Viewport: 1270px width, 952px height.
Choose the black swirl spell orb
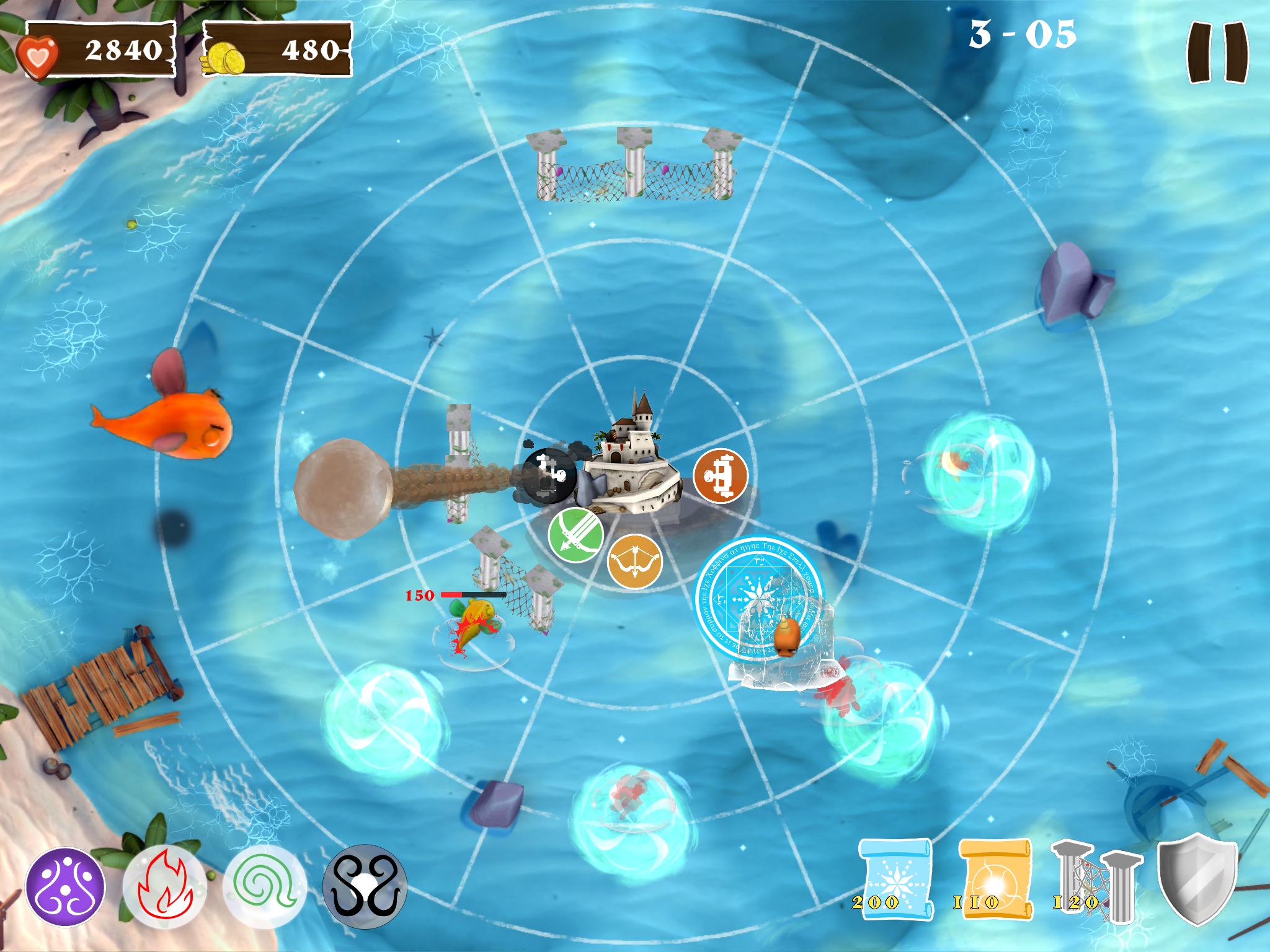365,887
